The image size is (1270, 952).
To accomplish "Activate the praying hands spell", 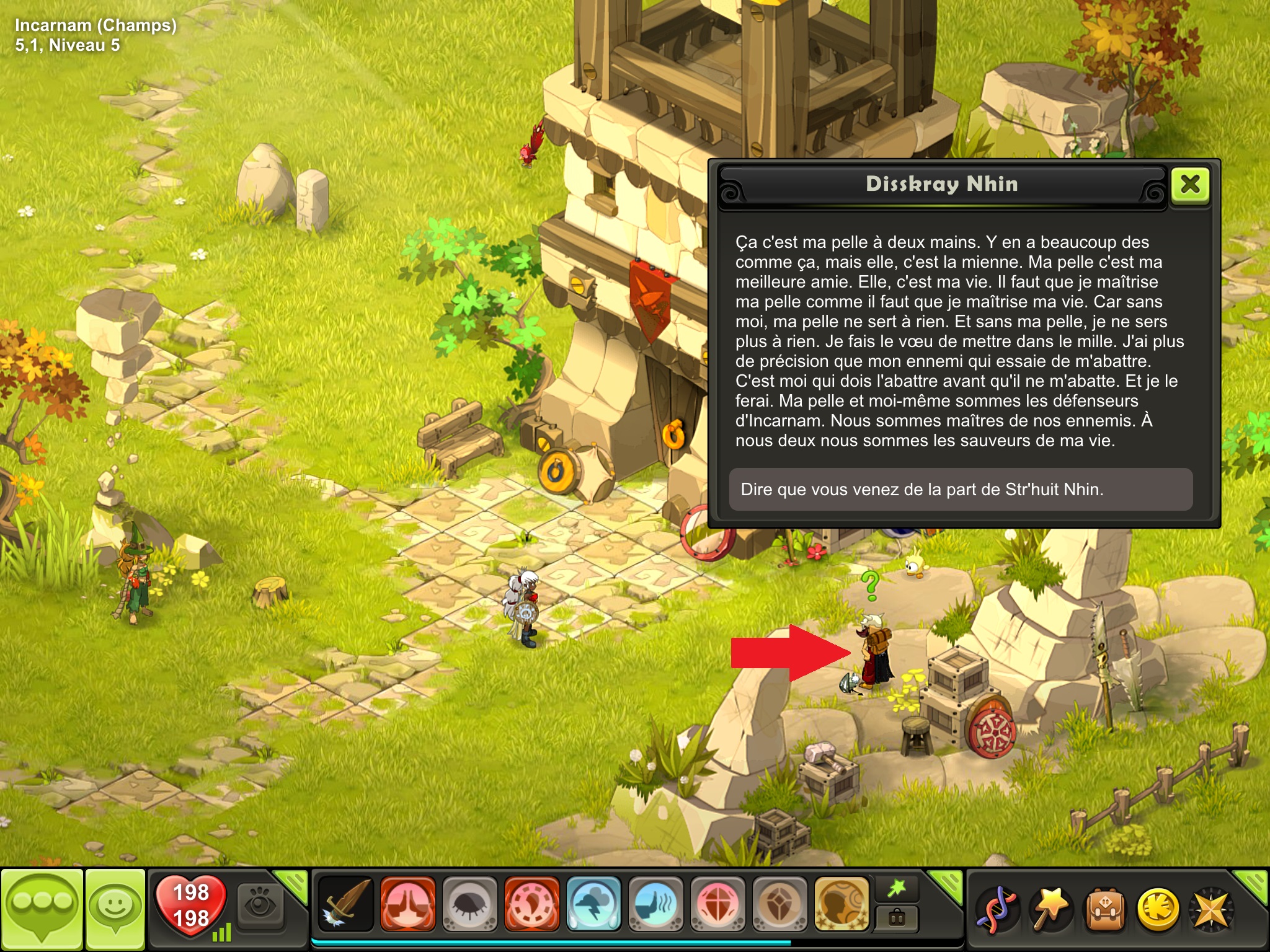I will (x=407, y=904).
